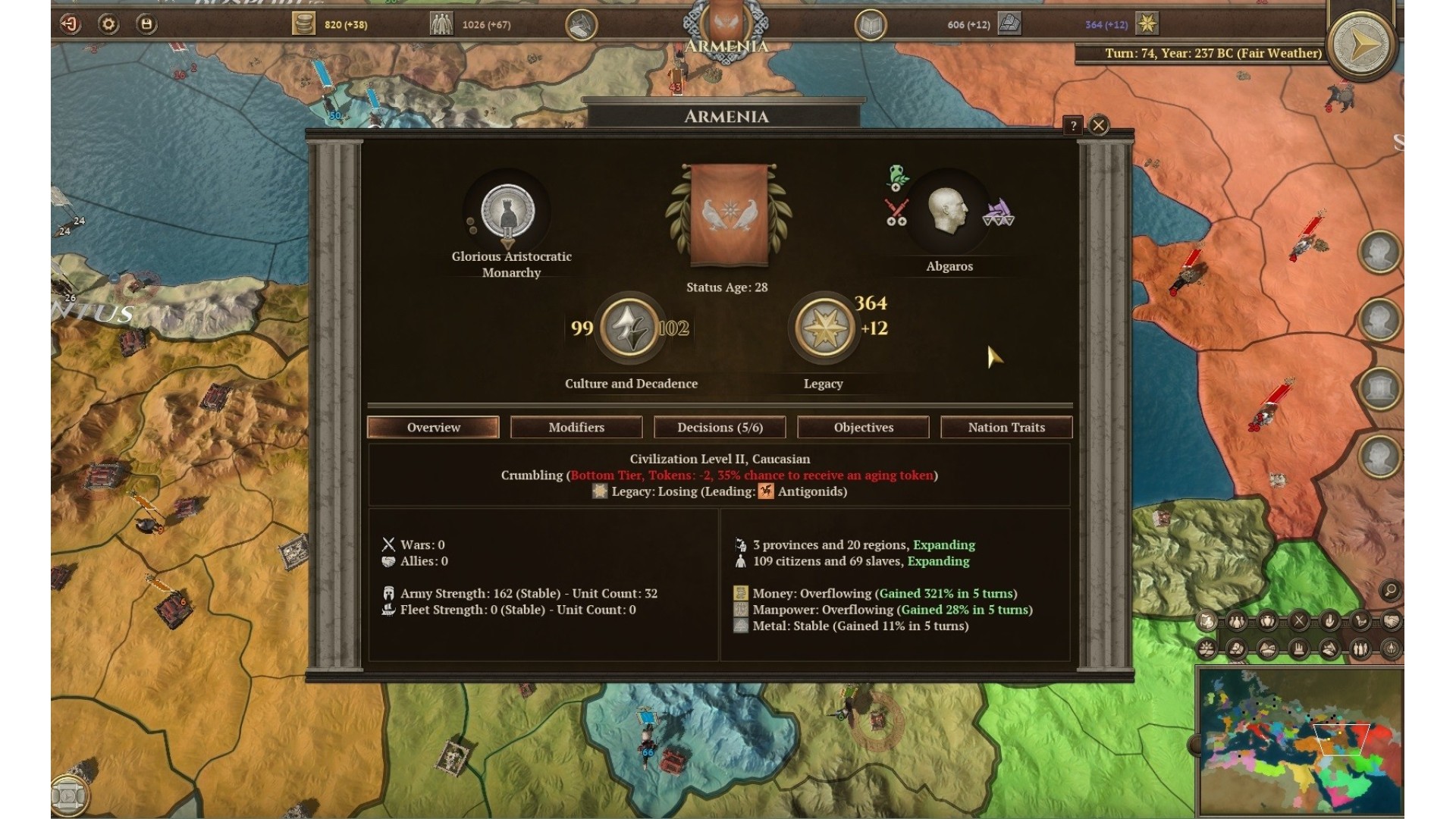This screenshot has width=1456, height=819.
Task: Click the minimap of the Mediterranean
Action: click(x=1300, y=740)
